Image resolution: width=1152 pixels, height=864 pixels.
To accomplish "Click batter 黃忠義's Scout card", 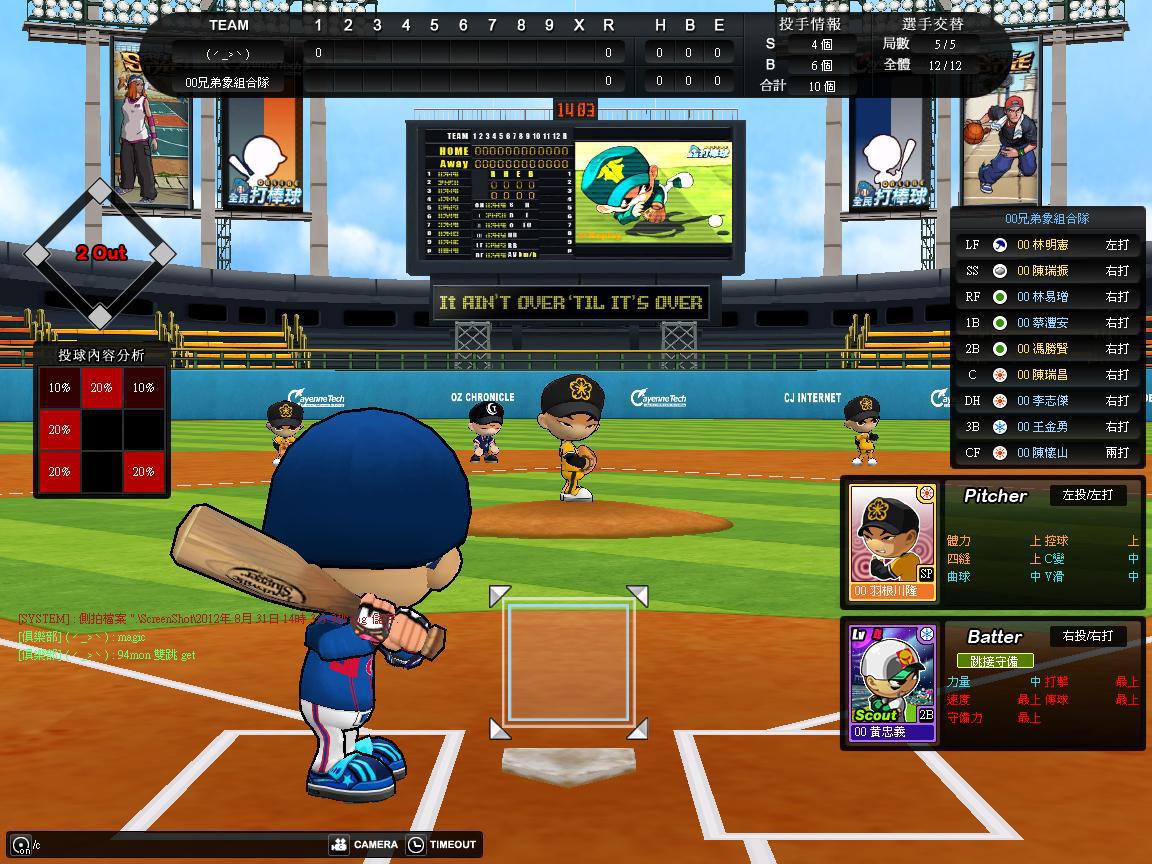I will [893, 684].
